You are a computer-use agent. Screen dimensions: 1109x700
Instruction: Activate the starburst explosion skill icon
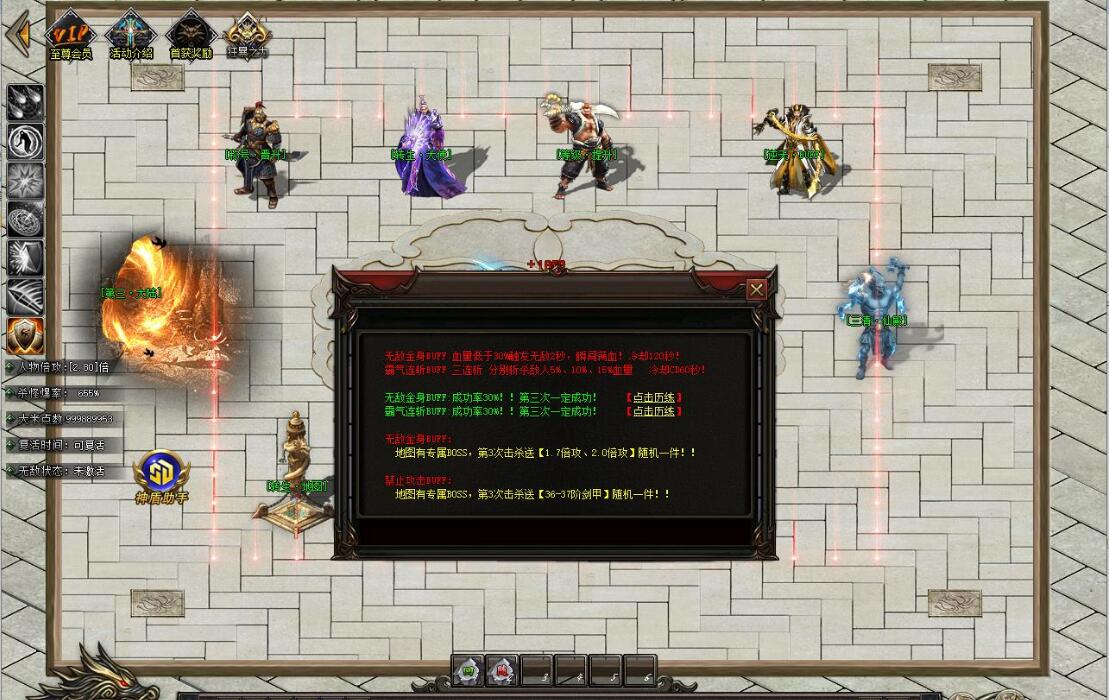[25, 180]
